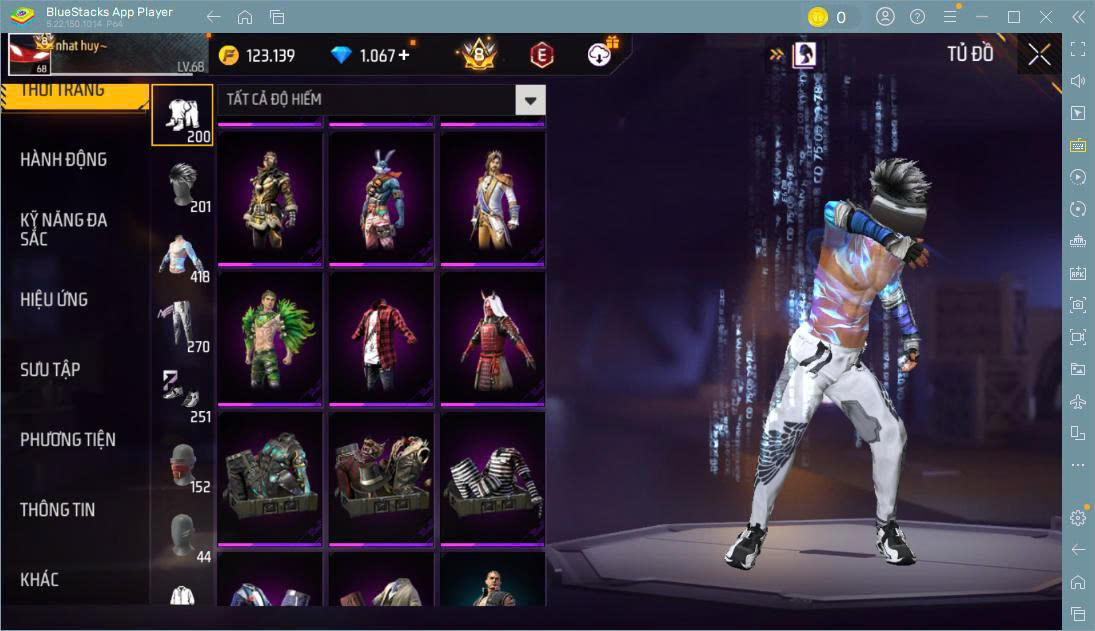This screenshot has height=631, width=1095.
Task: Choose the Khác category
Action: point(40,580)
